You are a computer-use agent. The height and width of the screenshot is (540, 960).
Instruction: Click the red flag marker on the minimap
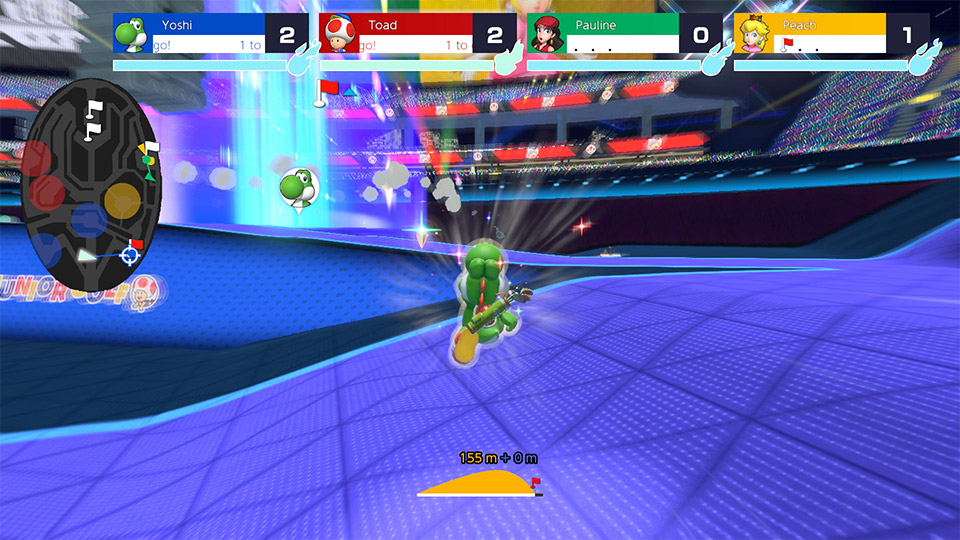(137, 244)
